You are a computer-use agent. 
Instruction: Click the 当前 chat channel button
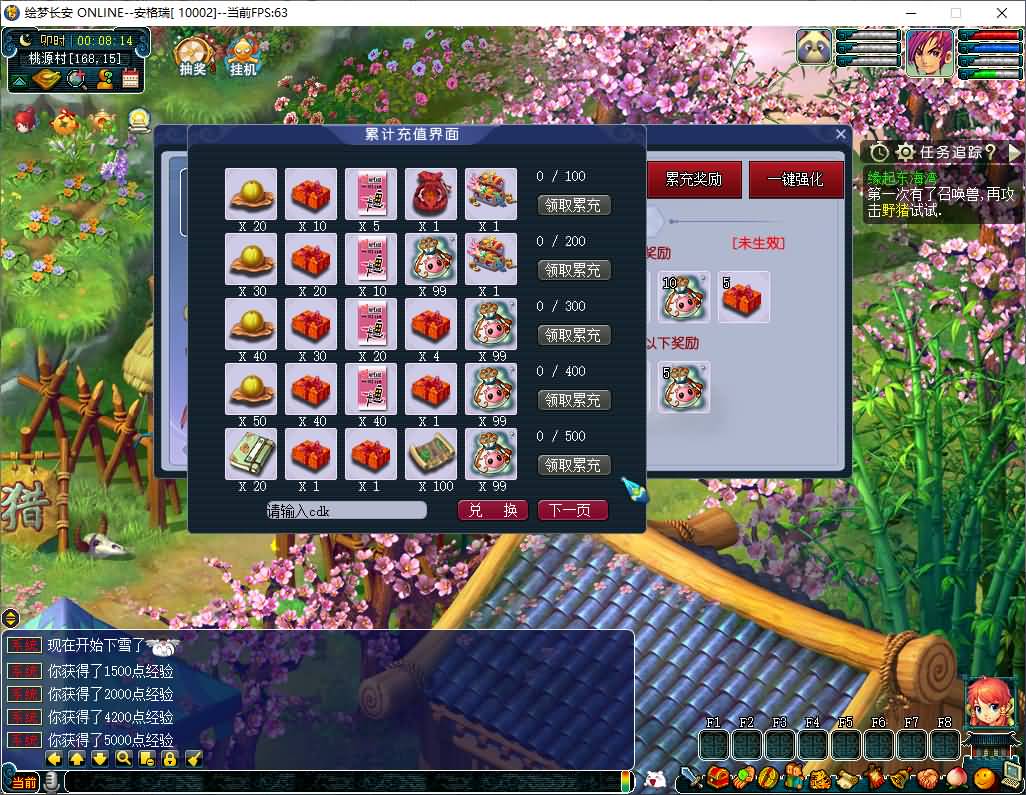pyautogui.click(x=23, y=782)
